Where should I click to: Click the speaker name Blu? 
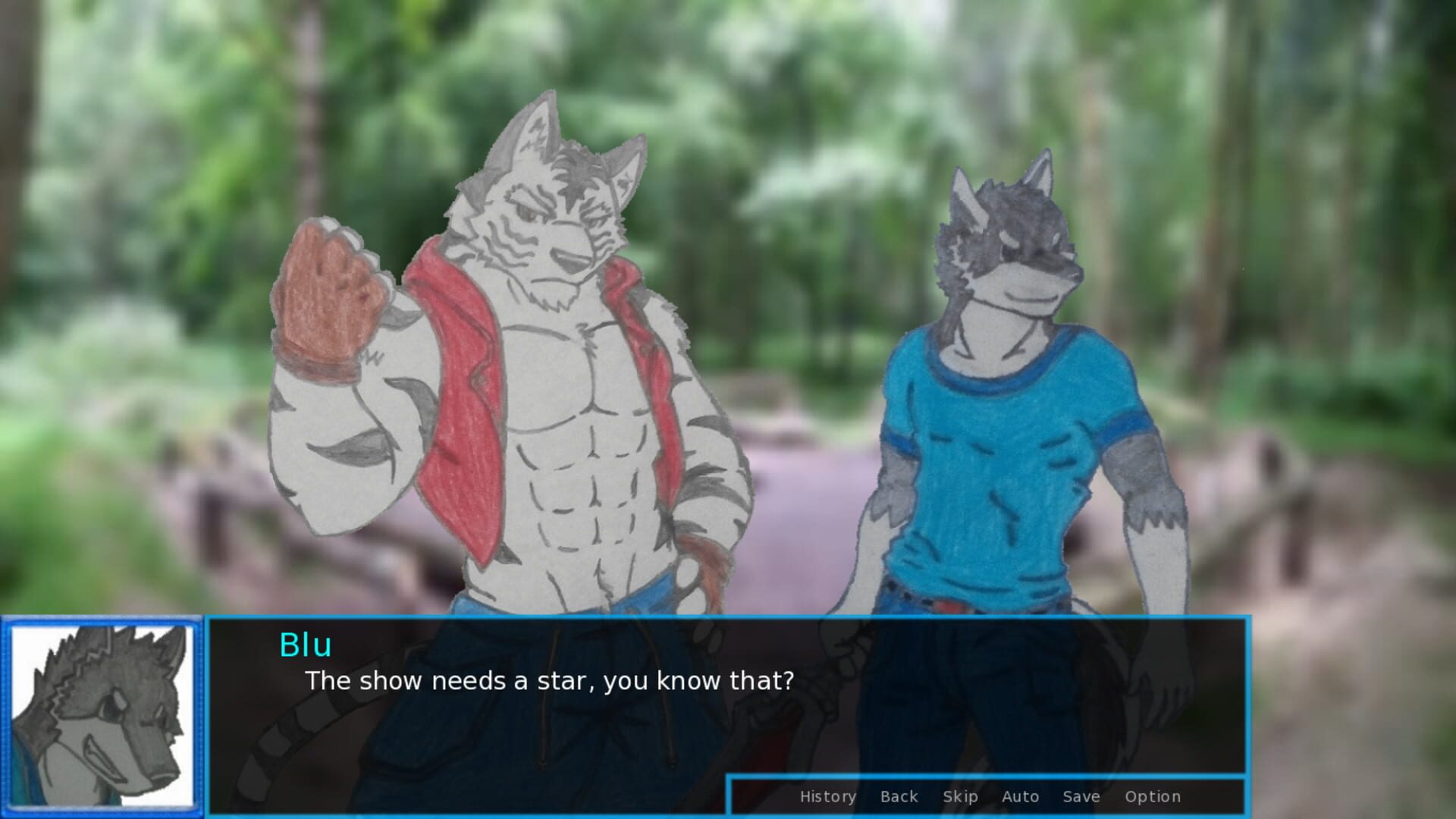(x=305, y=646)
